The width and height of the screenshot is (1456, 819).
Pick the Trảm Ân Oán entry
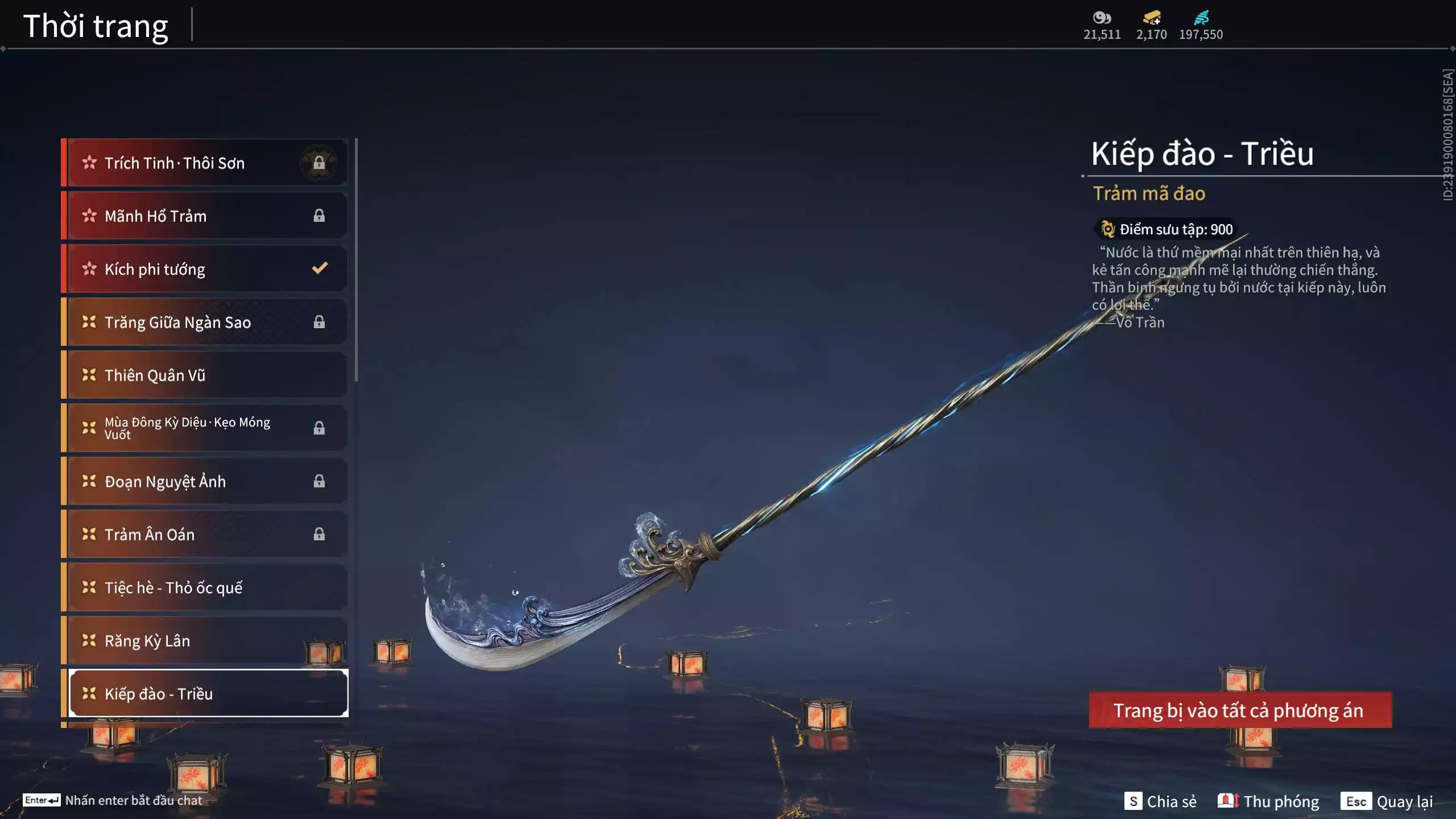click(205, 535)
